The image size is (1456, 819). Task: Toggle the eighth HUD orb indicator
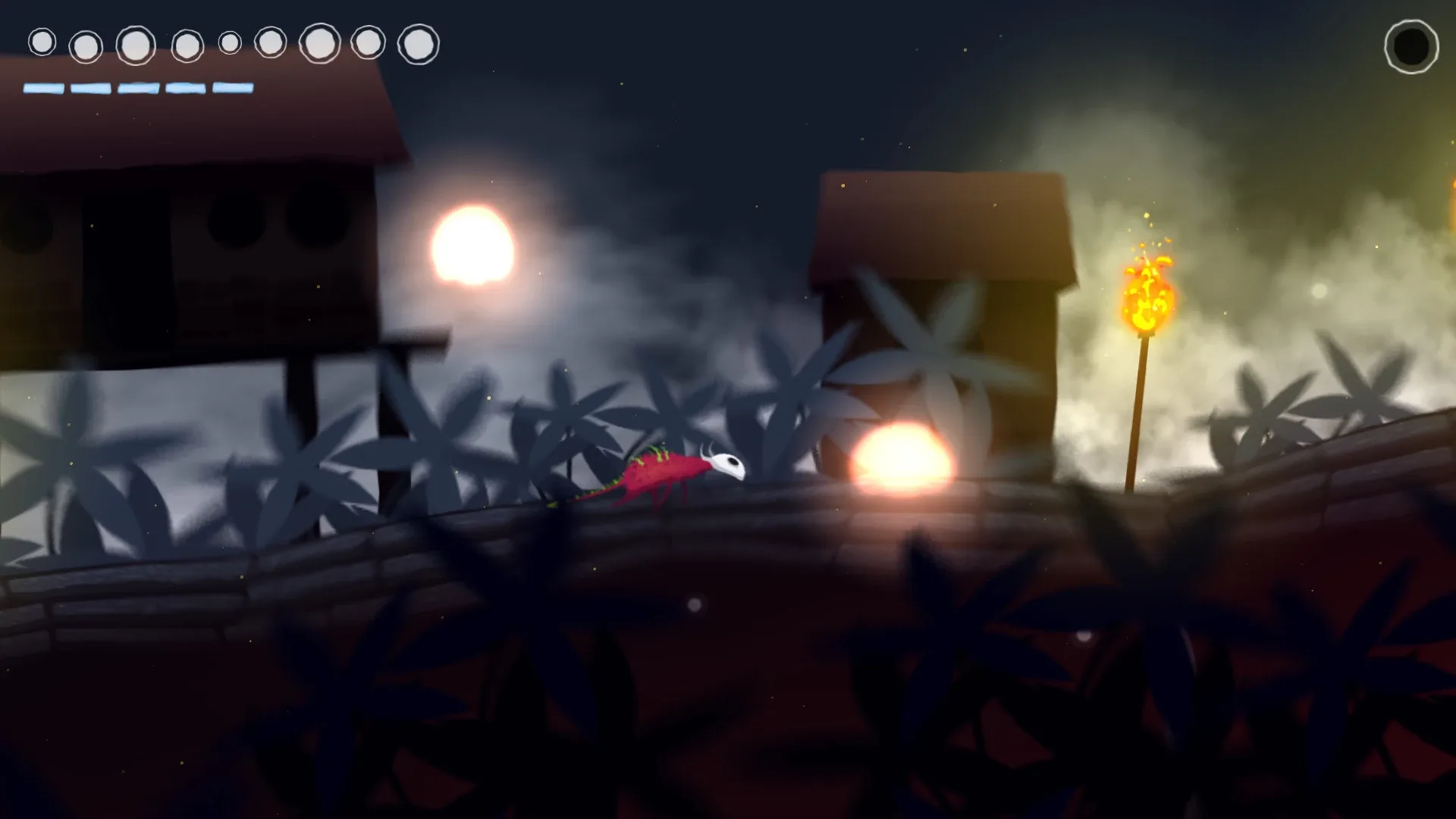(x=367, y=44)
